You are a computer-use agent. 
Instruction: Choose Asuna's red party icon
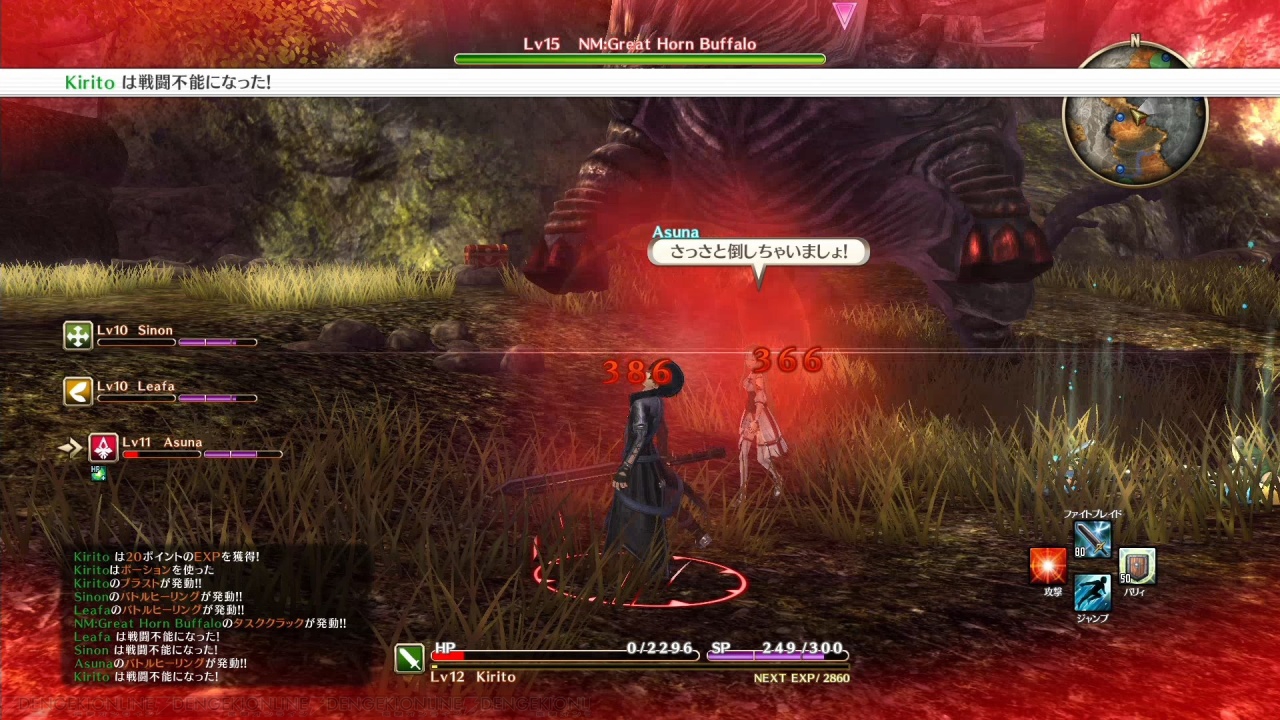103,447
